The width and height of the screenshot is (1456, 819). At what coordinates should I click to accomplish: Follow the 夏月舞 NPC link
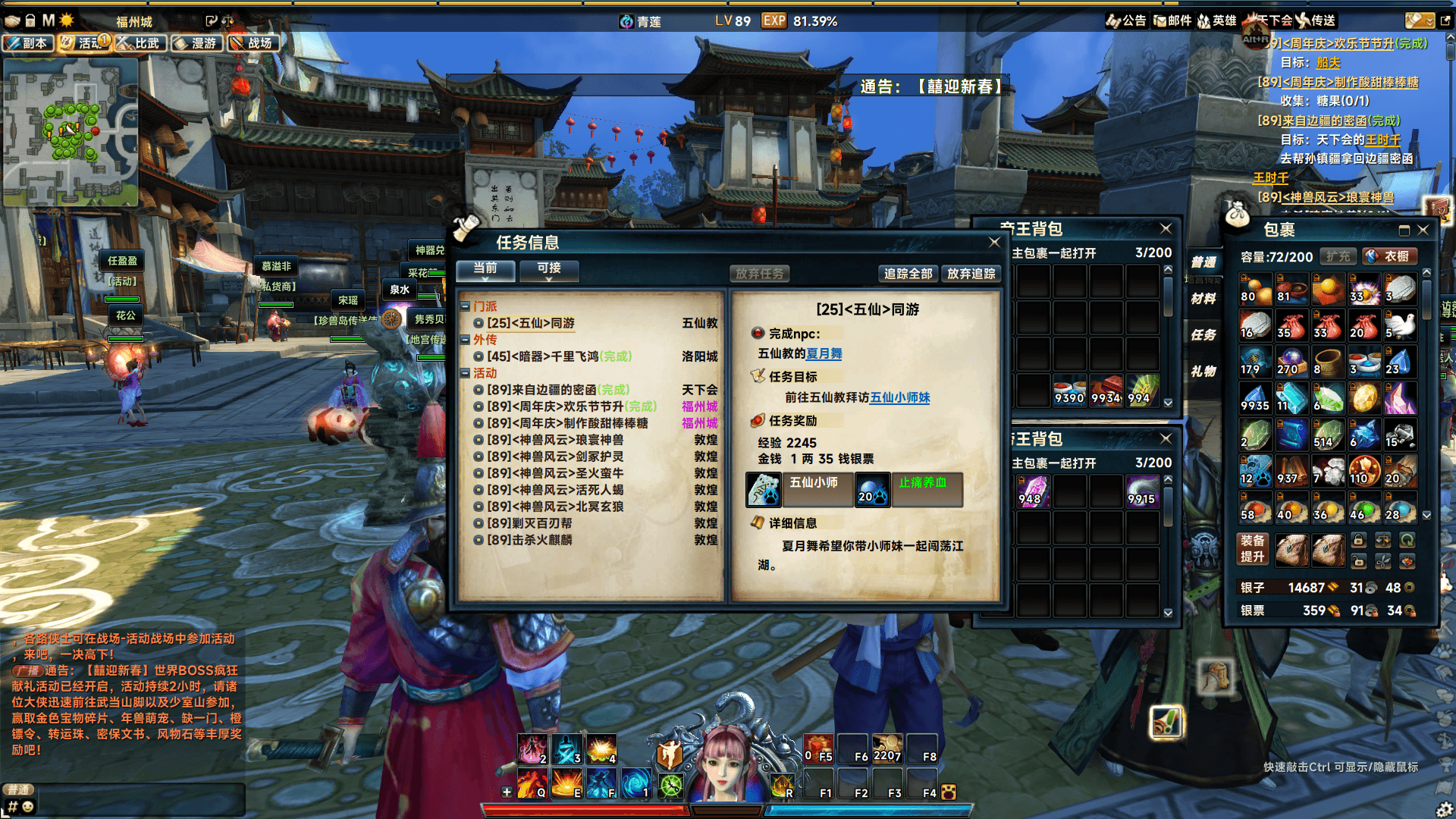(x=824, y=353)
